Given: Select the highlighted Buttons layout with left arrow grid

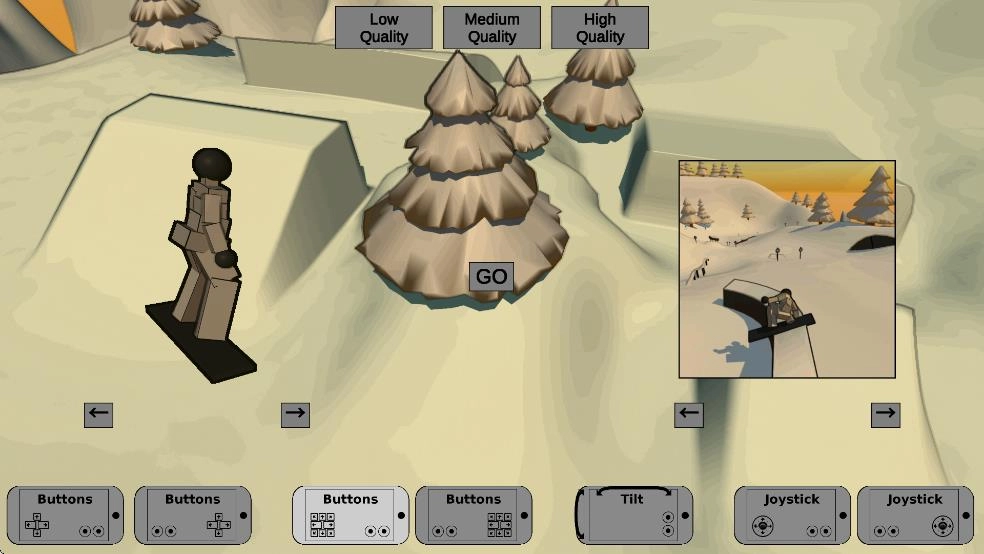Looking at the screenshot, I should 350,515.
